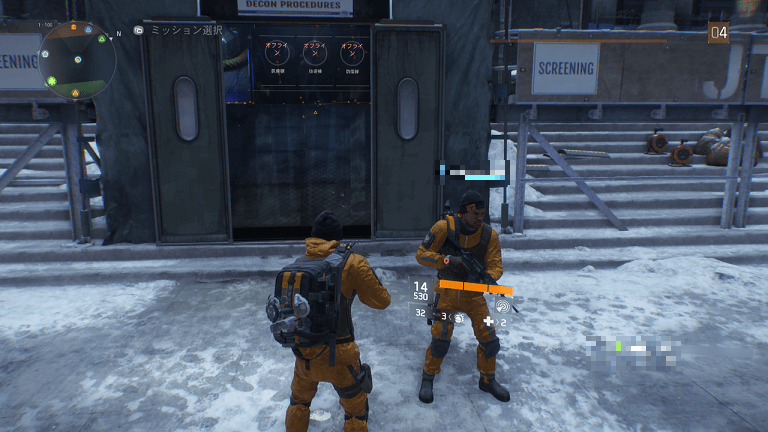Select the green marker on the minimap

tap(52, 79)
